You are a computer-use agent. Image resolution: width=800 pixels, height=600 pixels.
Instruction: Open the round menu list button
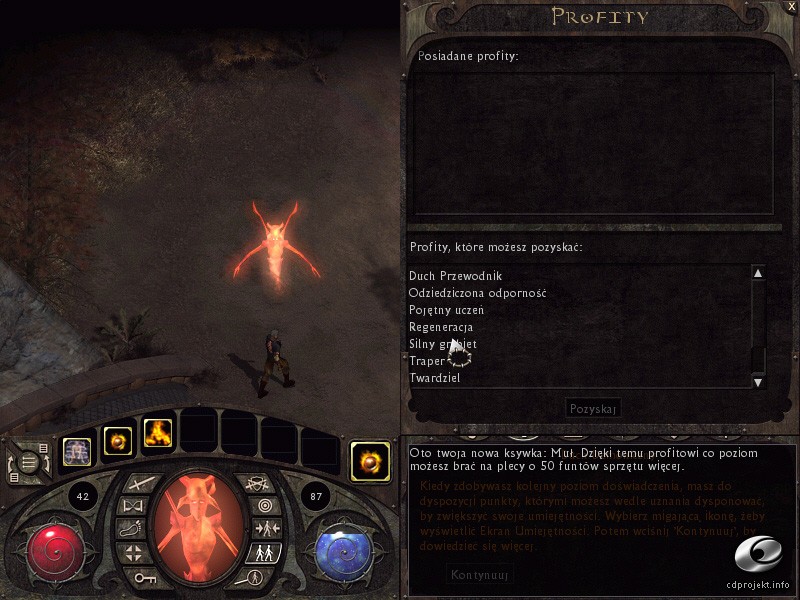pyautogui.click(x=29, y=463)
